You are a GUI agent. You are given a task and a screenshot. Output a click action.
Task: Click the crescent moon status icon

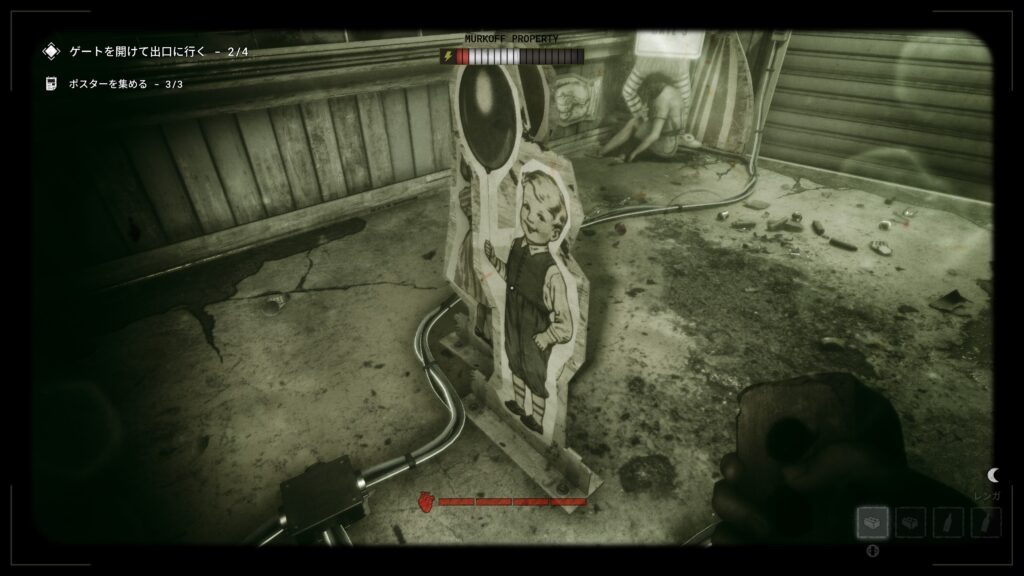point(993,475)
